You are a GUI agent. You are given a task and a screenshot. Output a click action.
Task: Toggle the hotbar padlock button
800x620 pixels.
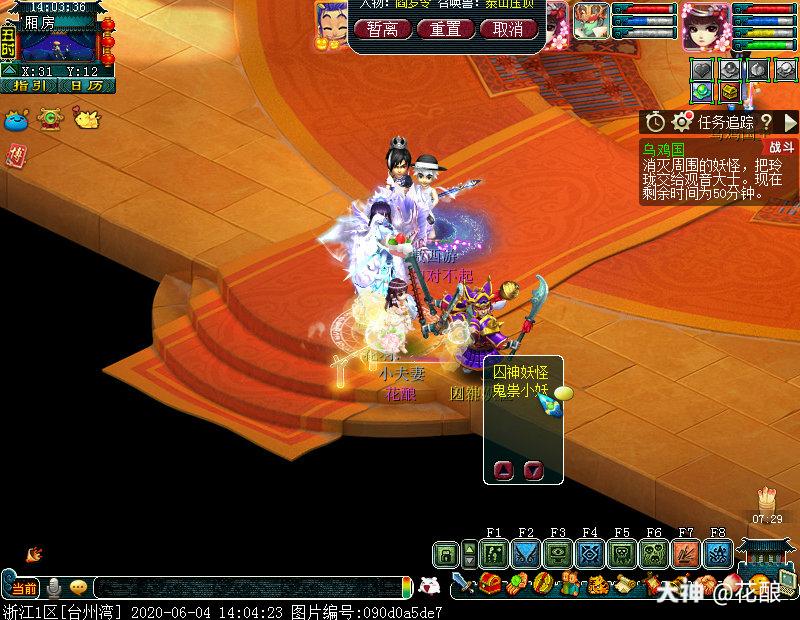[446, 554]
